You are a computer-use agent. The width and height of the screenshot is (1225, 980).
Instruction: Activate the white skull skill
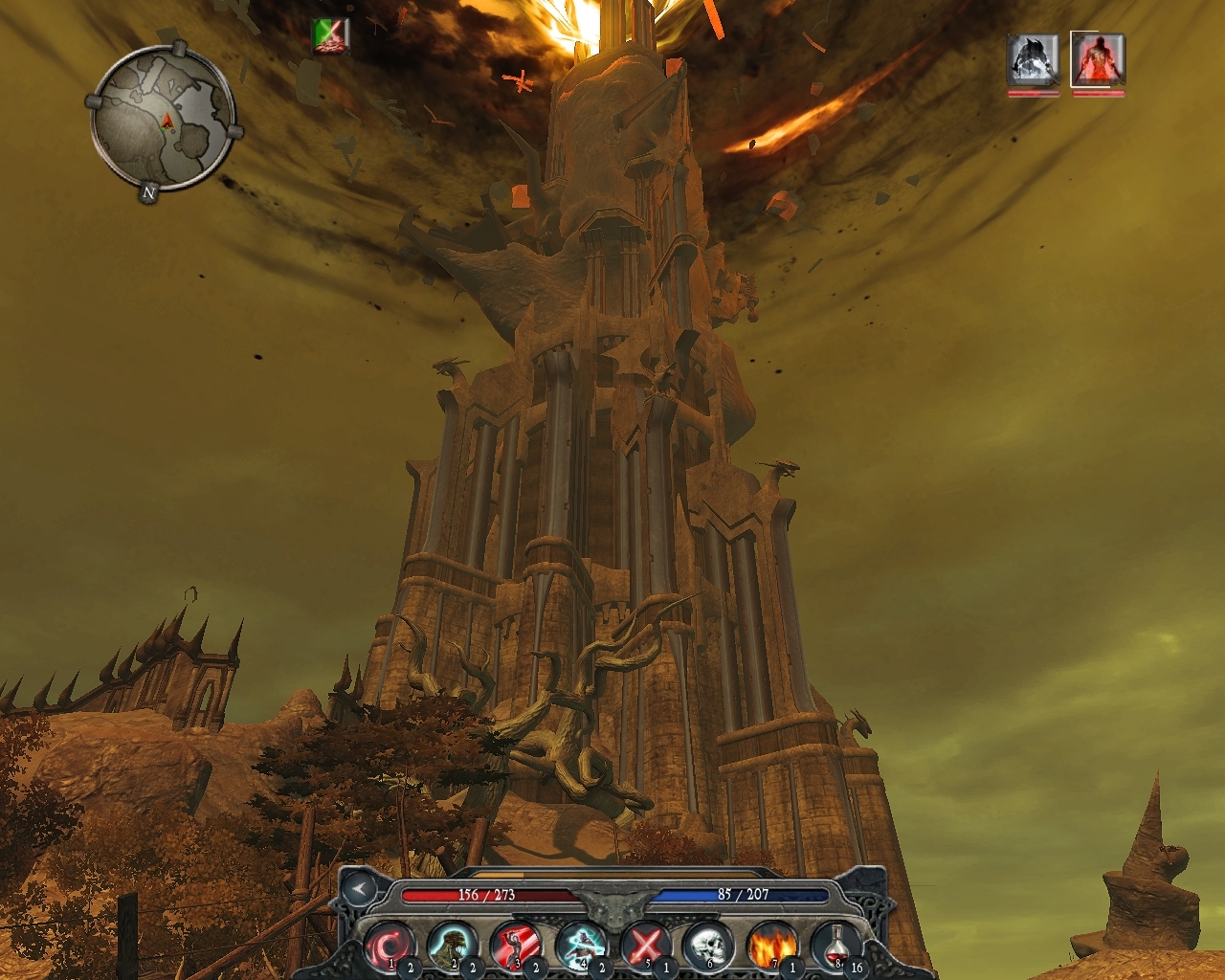[707, 946]
